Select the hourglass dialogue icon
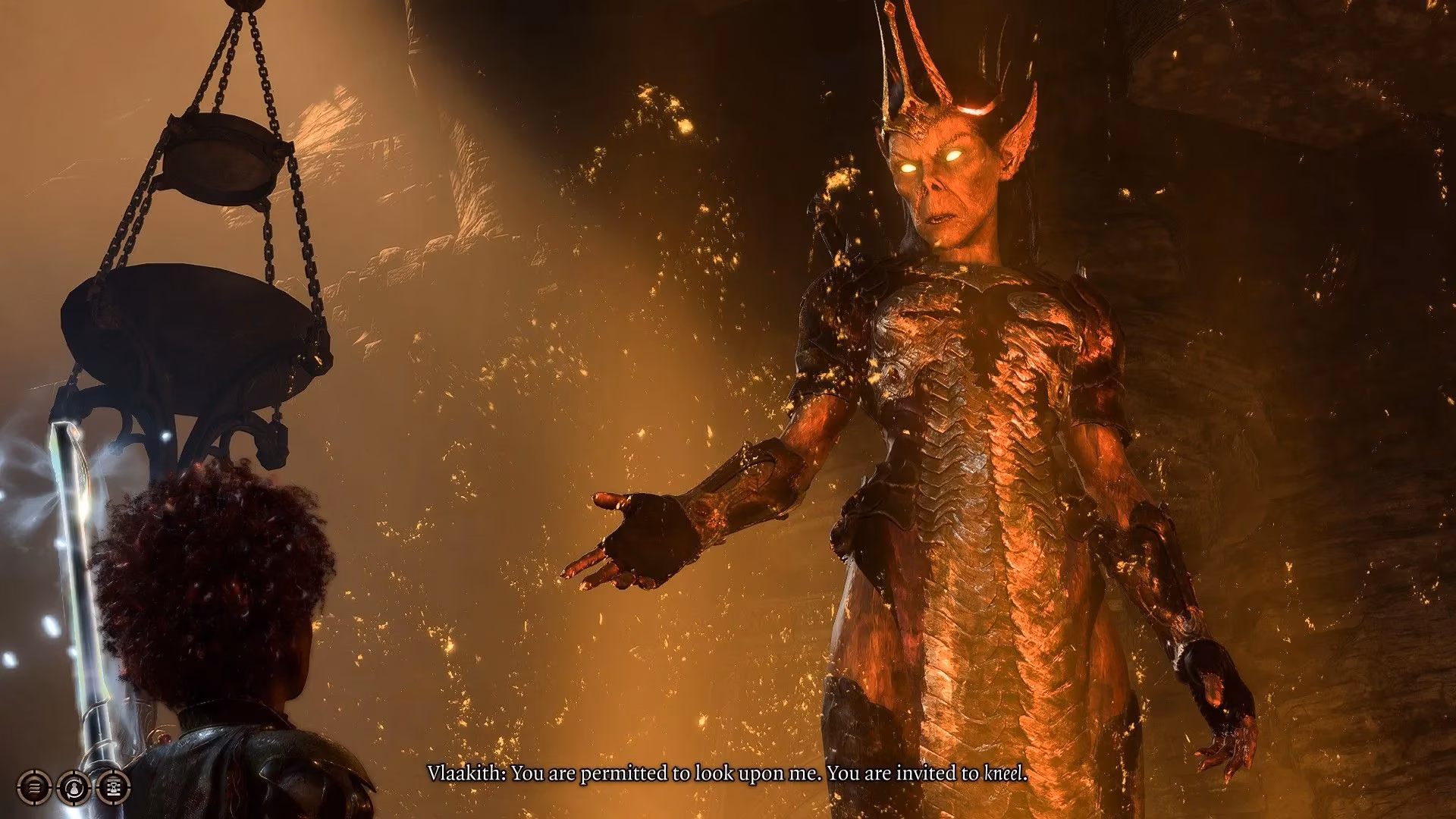This screenshot has height=819, width=1456. coord(114,789)
